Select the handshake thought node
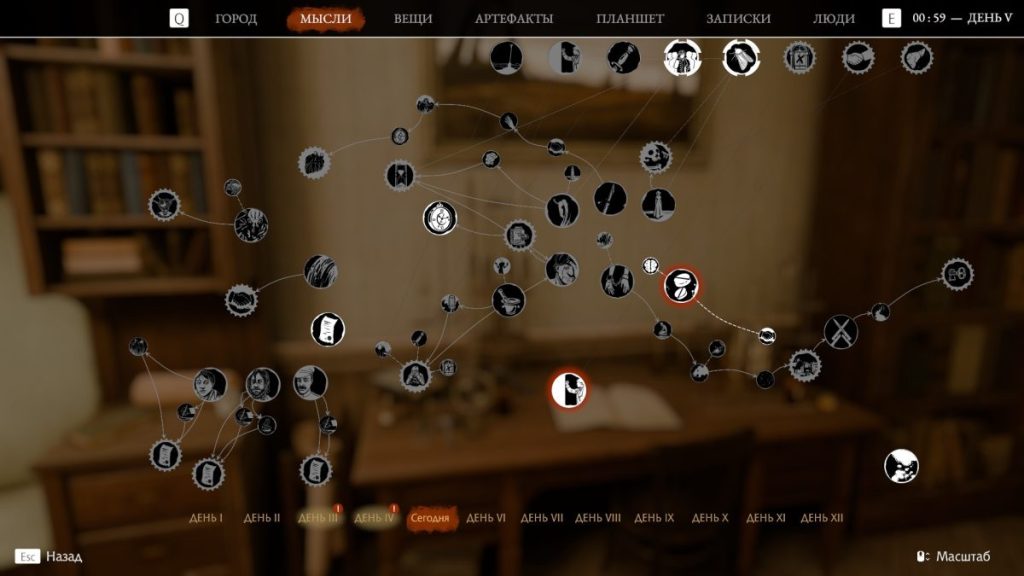1024x576 pixels. tap(241, 299)
